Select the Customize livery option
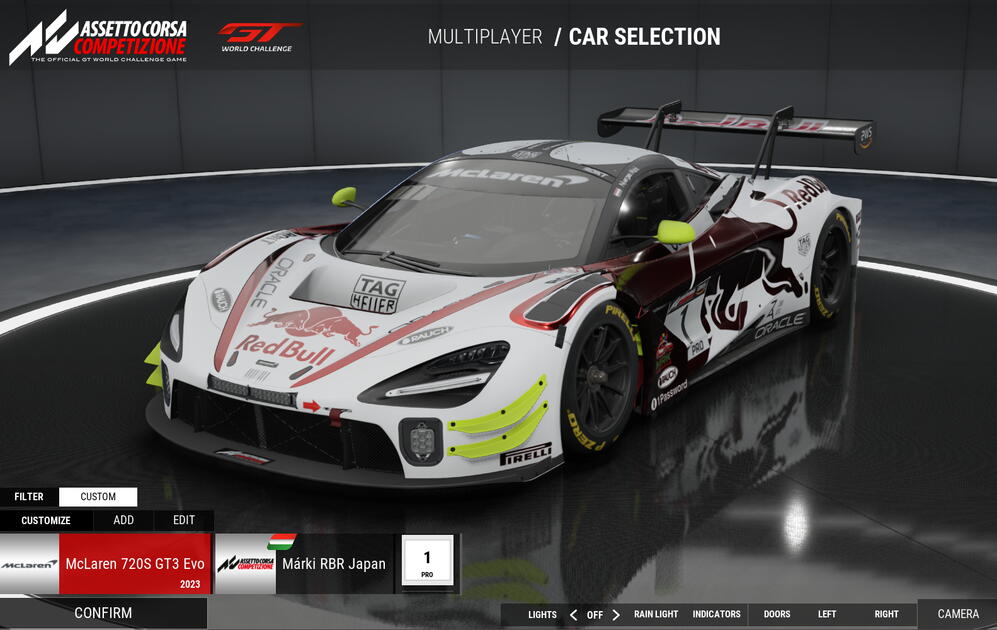 pos(46,520)
